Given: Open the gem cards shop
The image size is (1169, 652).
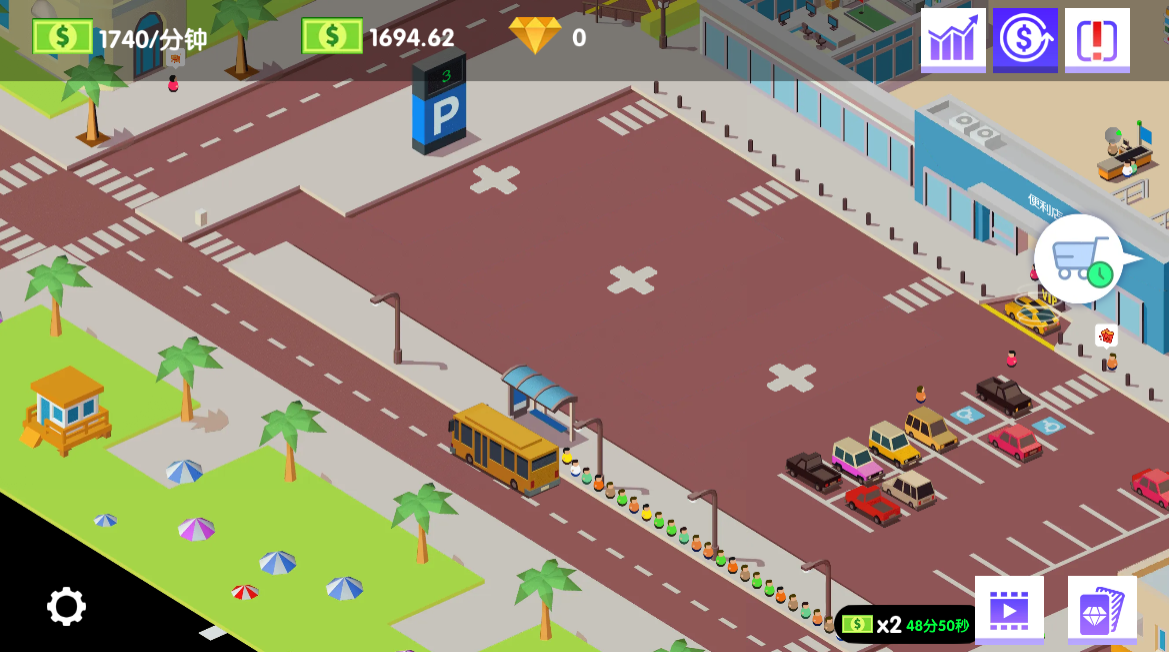Looking at the screenshot, I should pyautogui.click(x=1102, y=609).
